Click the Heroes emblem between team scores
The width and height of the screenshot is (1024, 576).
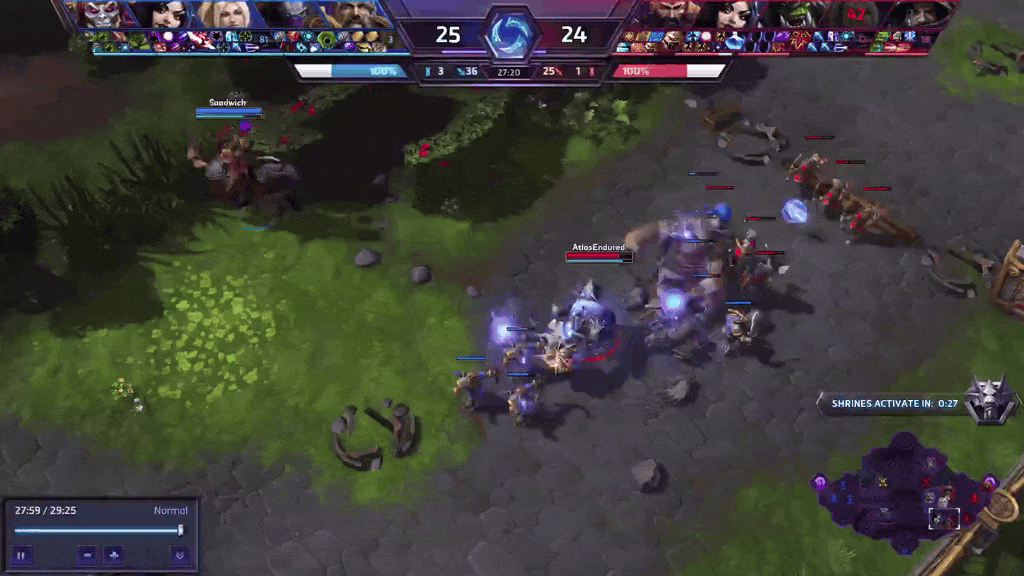point(510,35)
